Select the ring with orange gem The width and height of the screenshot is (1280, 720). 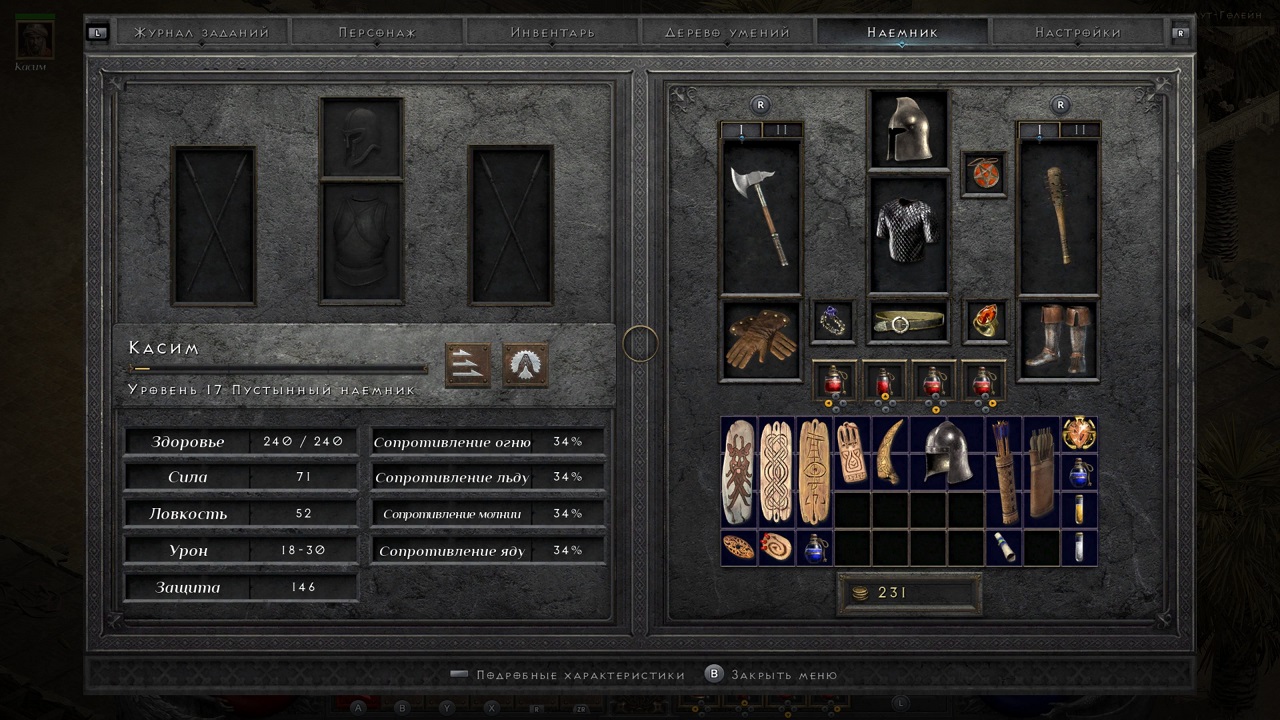point(984,322)
